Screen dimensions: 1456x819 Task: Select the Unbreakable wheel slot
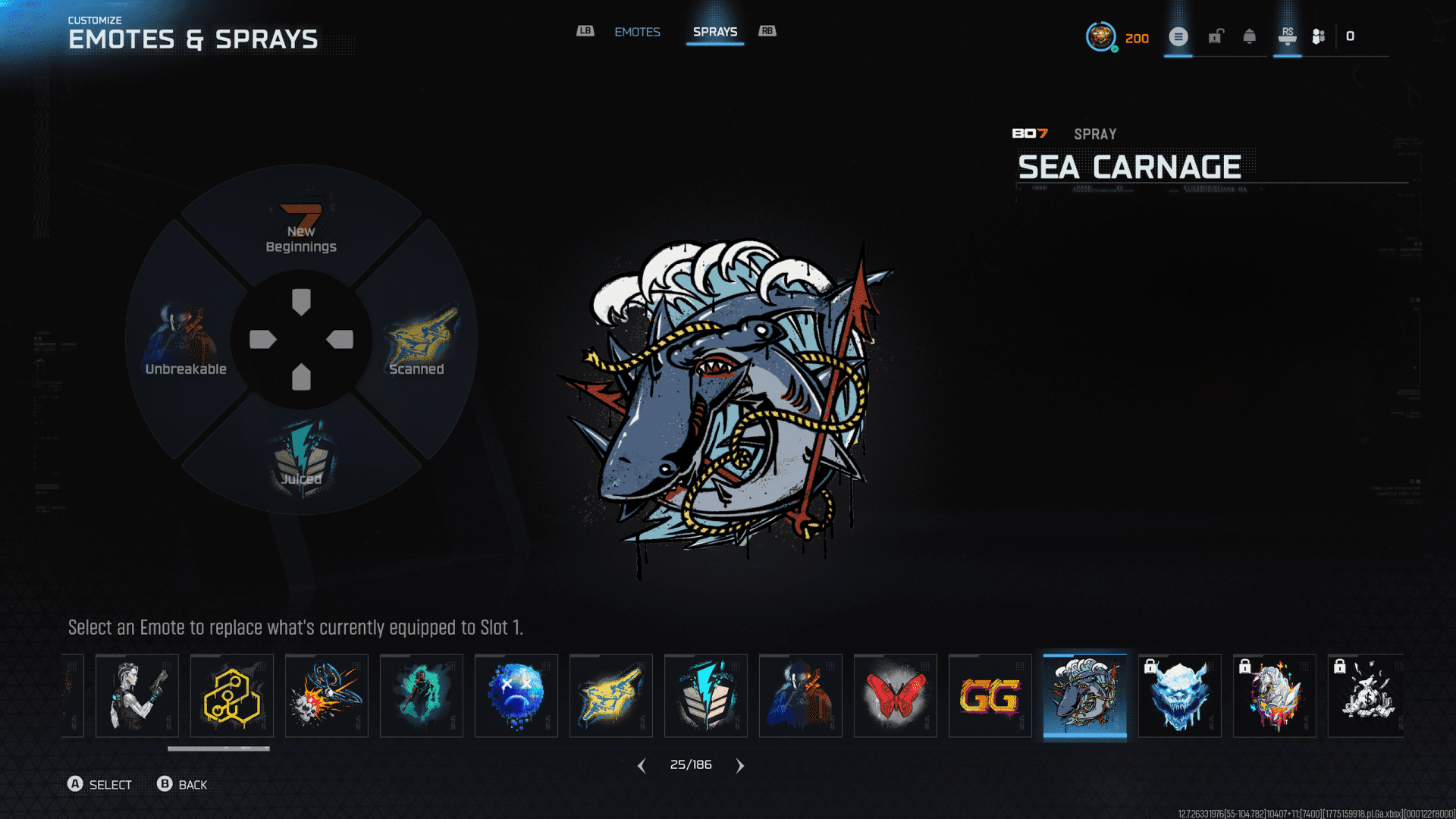pyautogui.click(x=186, y=341)
